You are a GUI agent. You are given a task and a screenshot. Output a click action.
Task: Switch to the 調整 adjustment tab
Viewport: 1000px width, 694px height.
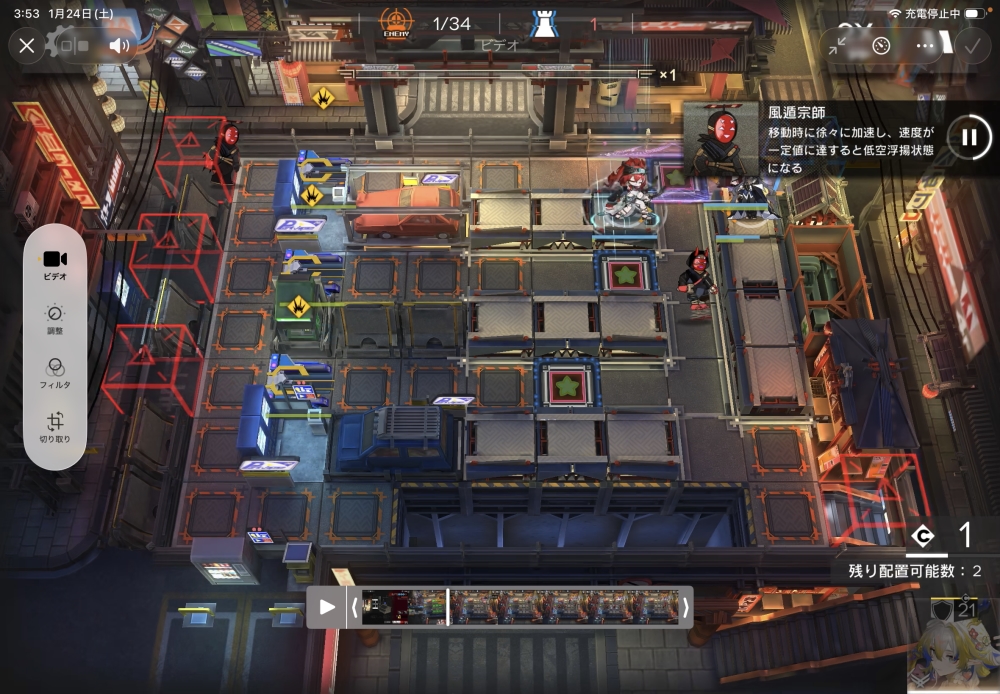pyautogui.click(x=55, y=319)
